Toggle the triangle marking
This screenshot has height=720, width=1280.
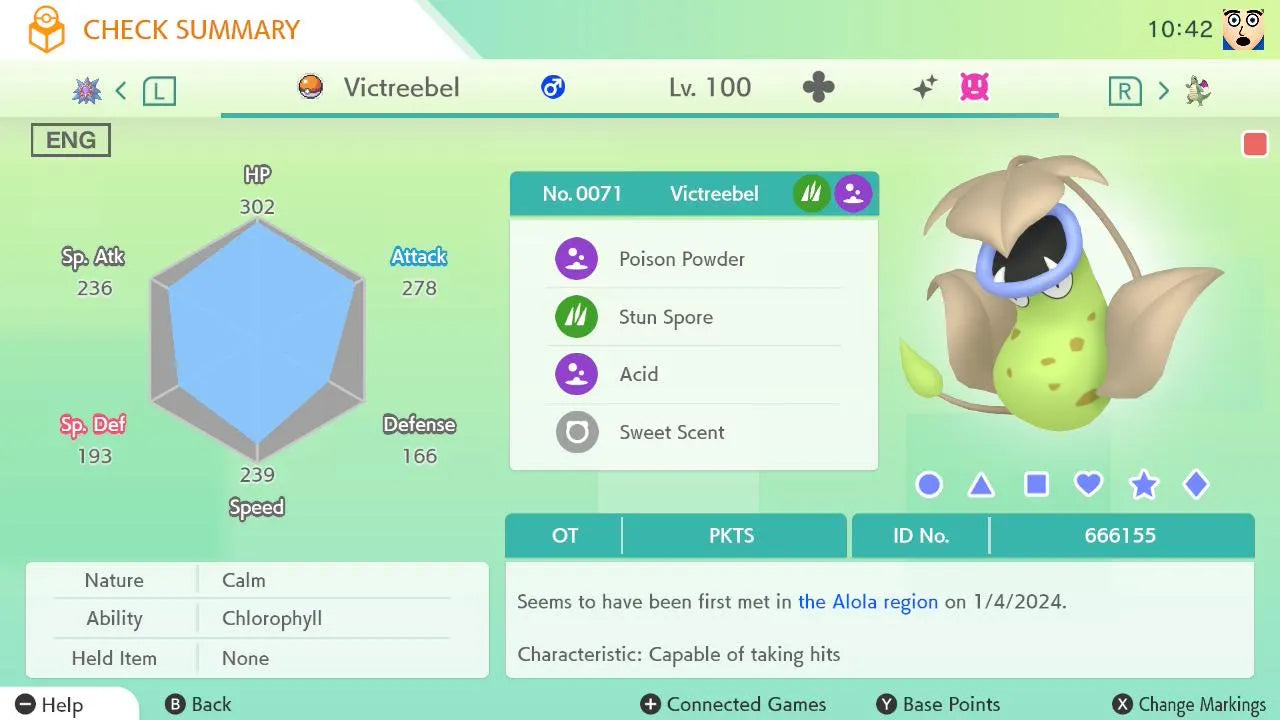[981, 486]
